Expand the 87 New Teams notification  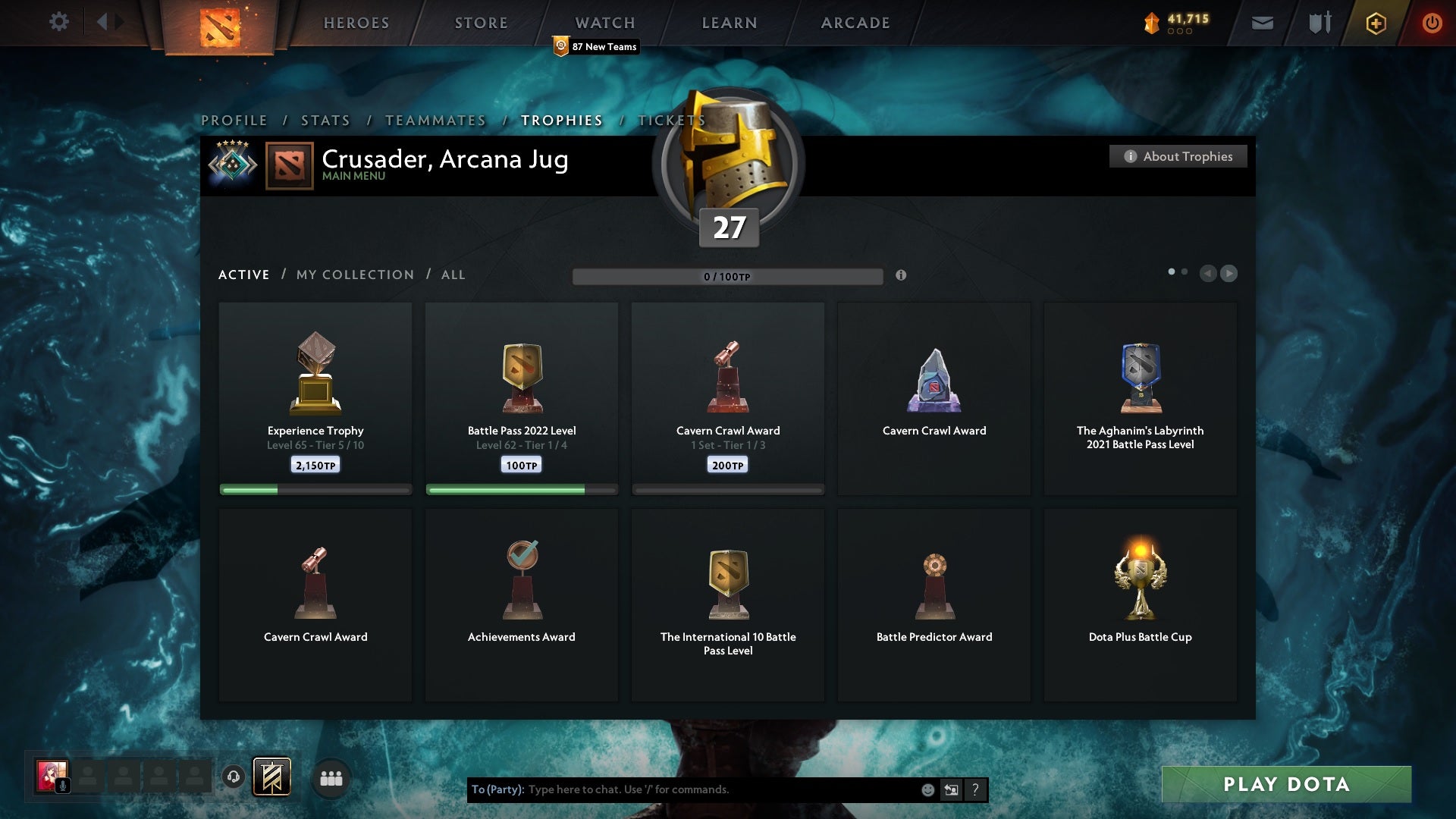pyautogui.click(x=596, y=45)
